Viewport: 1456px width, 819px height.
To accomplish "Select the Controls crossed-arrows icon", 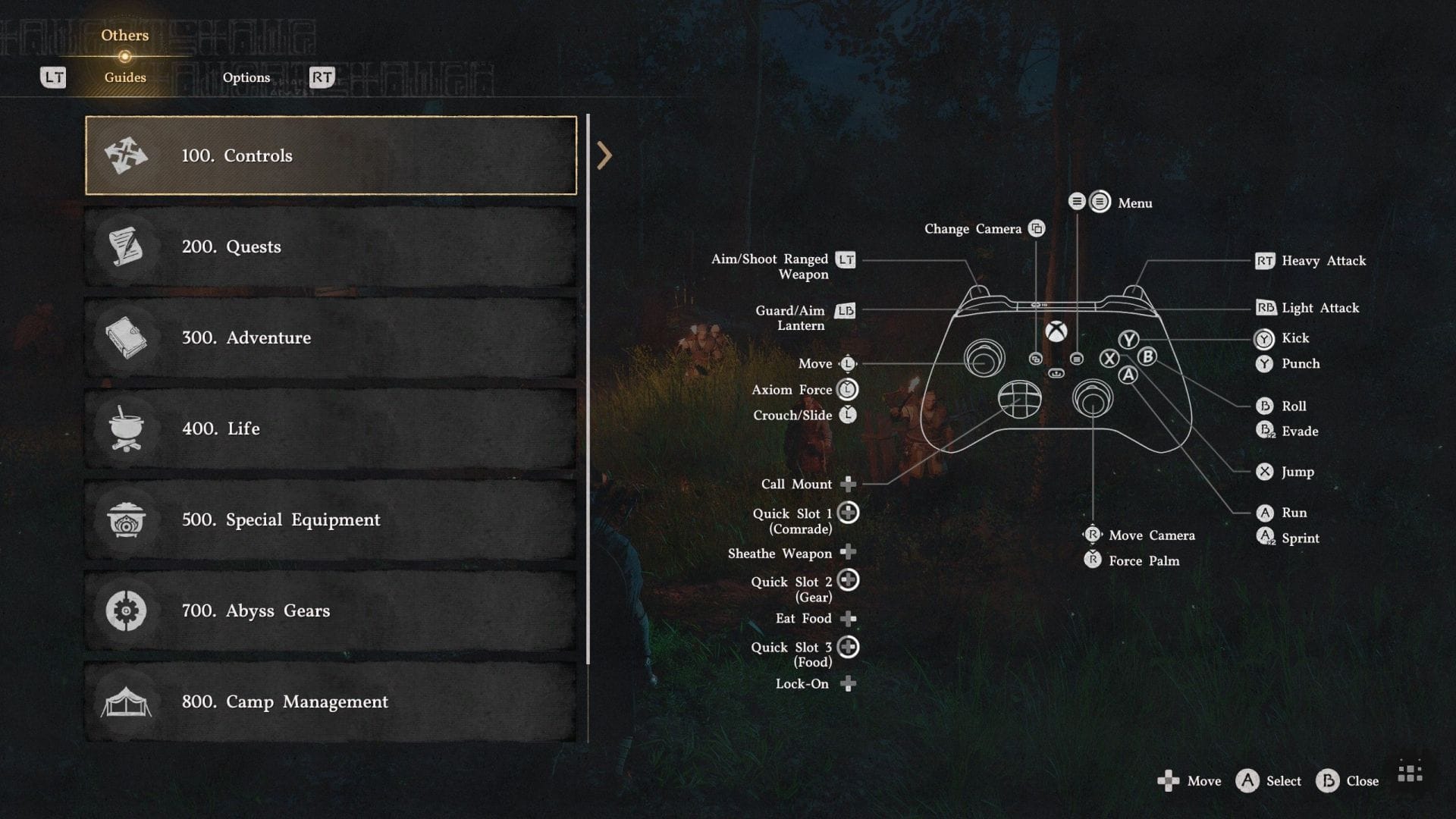I will click(125, 155).
